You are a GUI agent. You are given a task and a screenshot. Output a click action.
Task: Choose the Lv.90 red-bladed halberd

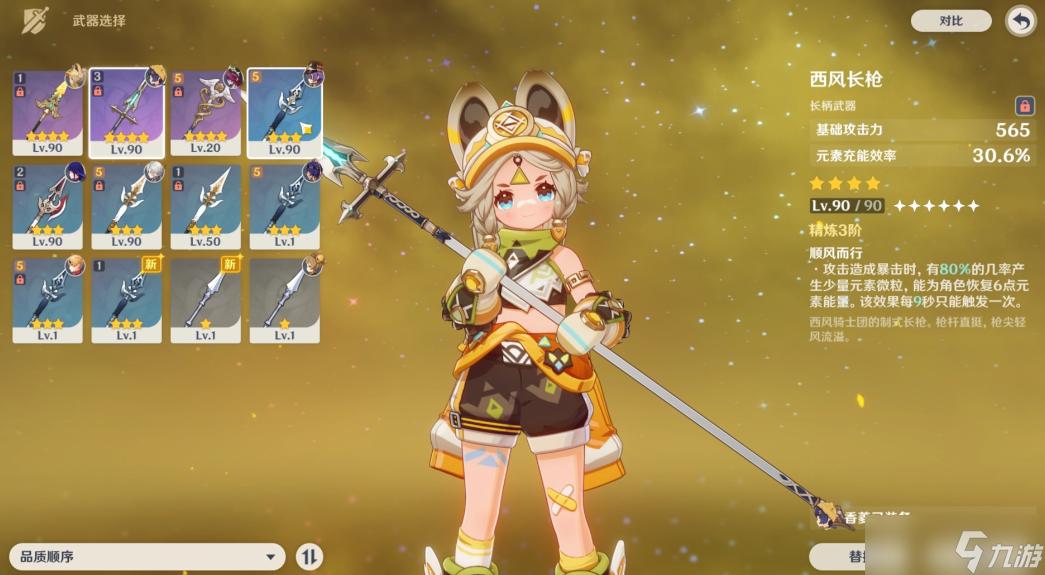[47, 207]
